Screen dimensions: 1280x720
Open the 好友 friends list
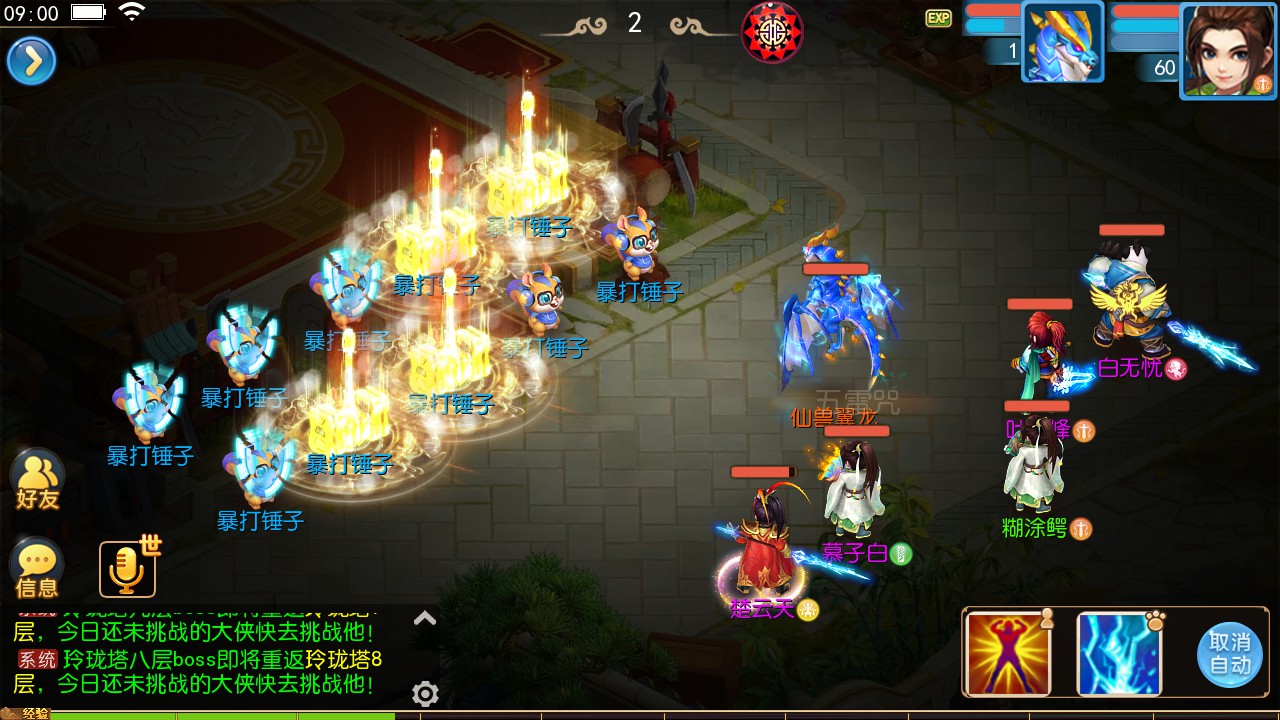point(38,481)
